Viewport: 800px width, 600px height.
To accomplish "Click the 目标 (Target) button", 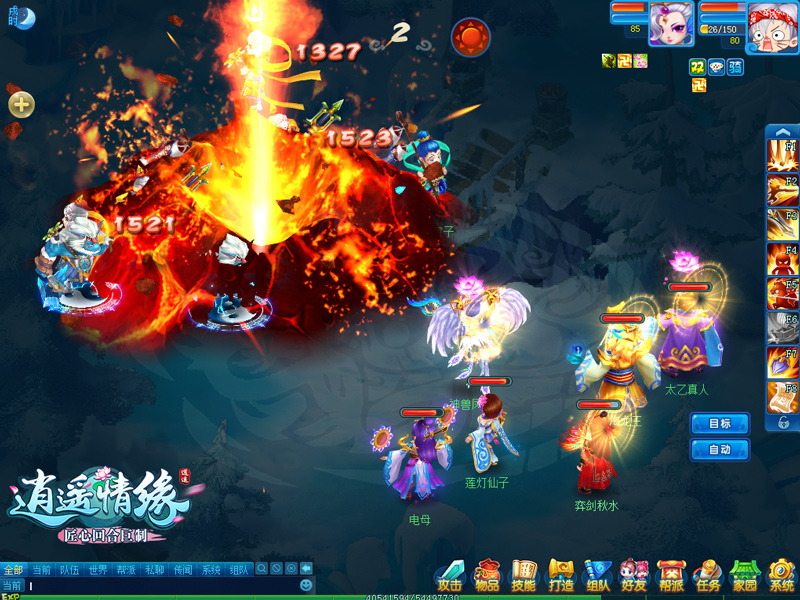I will click(x=720, y=424).
